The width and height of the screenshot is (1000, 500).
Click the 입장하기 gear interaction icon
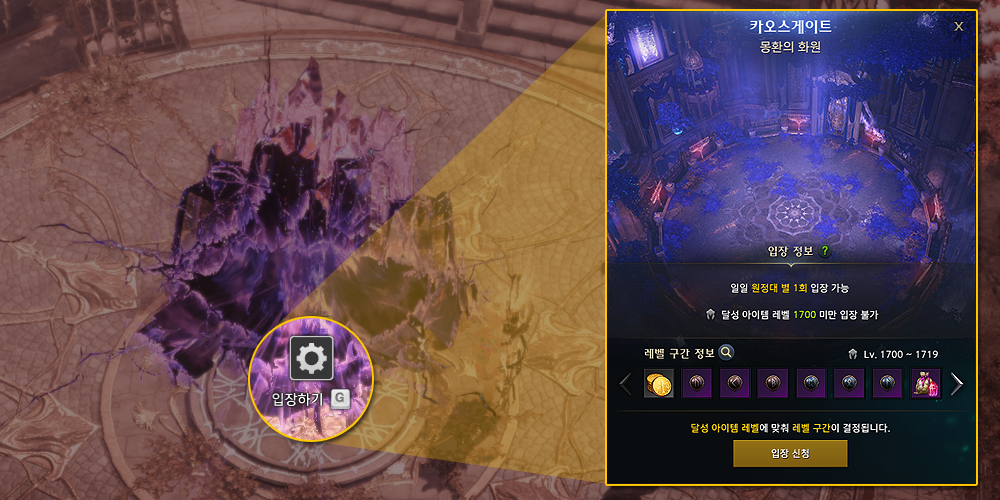(x=311, y=358)
